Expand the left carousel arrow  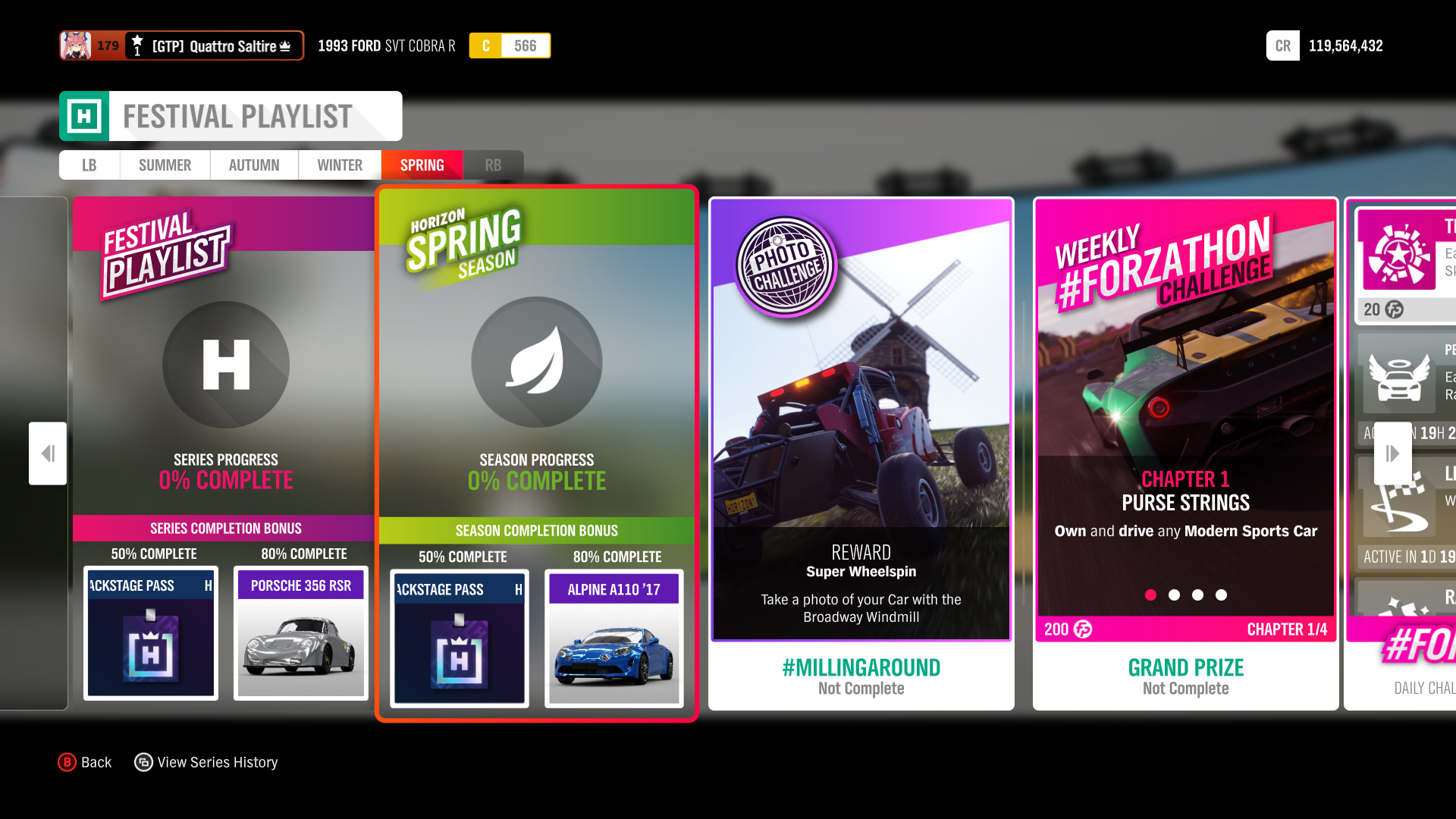[48, 453]
